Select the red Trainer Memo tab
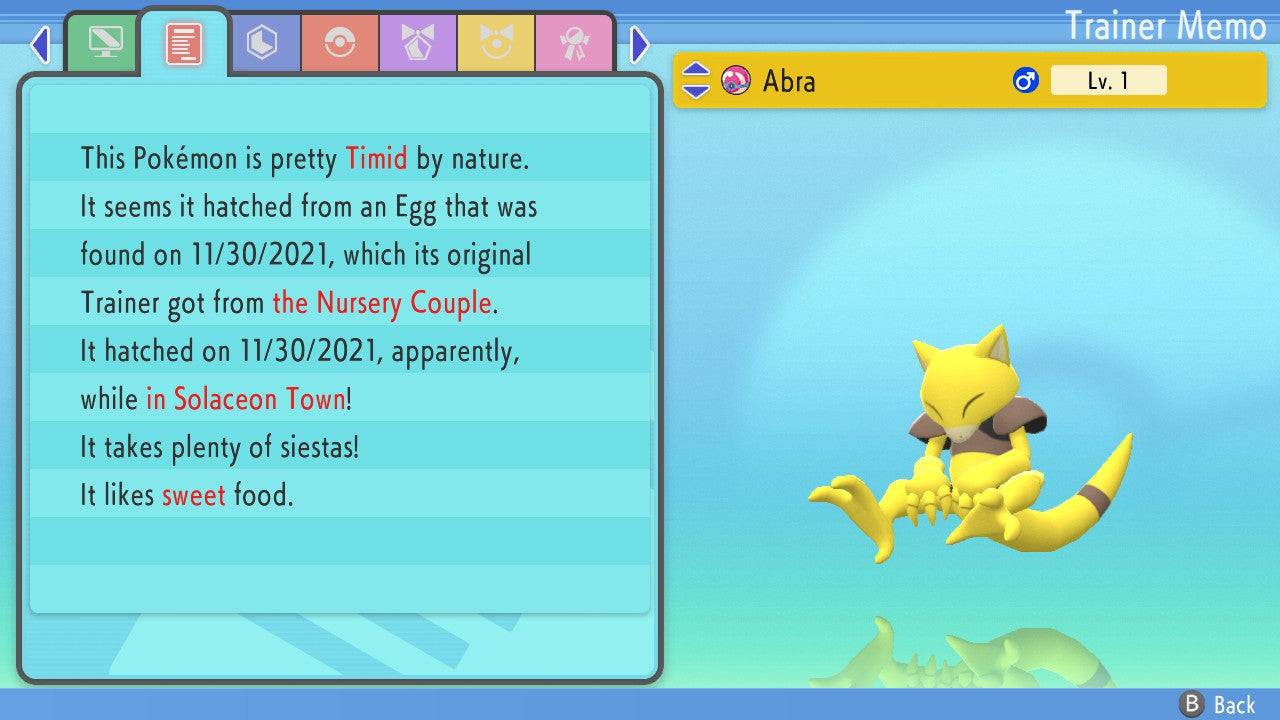The height and width of the screenshot is (720, 1280). click(184, 43)
